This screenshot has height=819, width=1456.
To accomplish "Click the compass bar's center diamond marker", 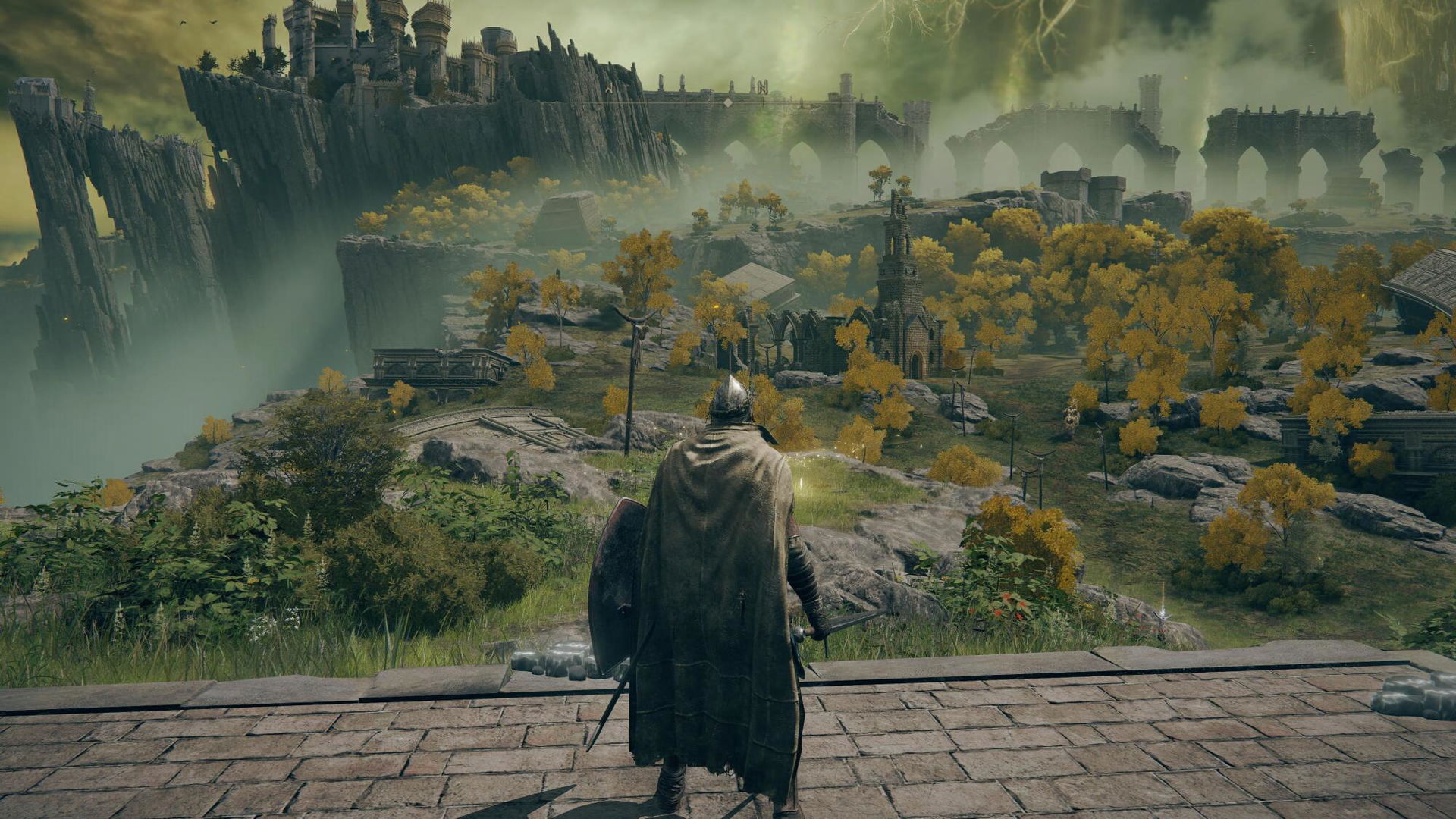I will (727, 102).
